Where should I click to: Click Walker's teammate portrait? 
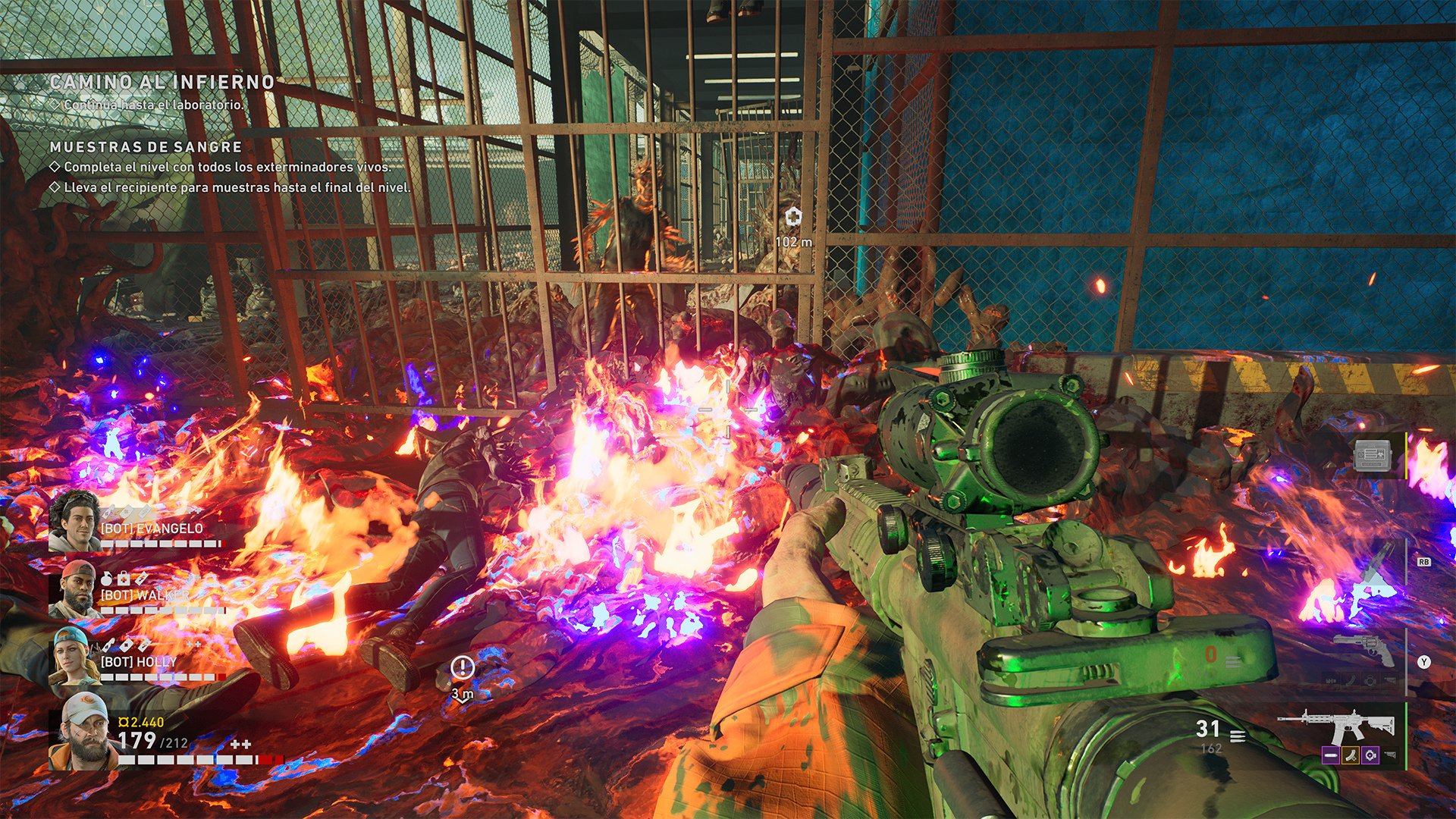(74, 588)
